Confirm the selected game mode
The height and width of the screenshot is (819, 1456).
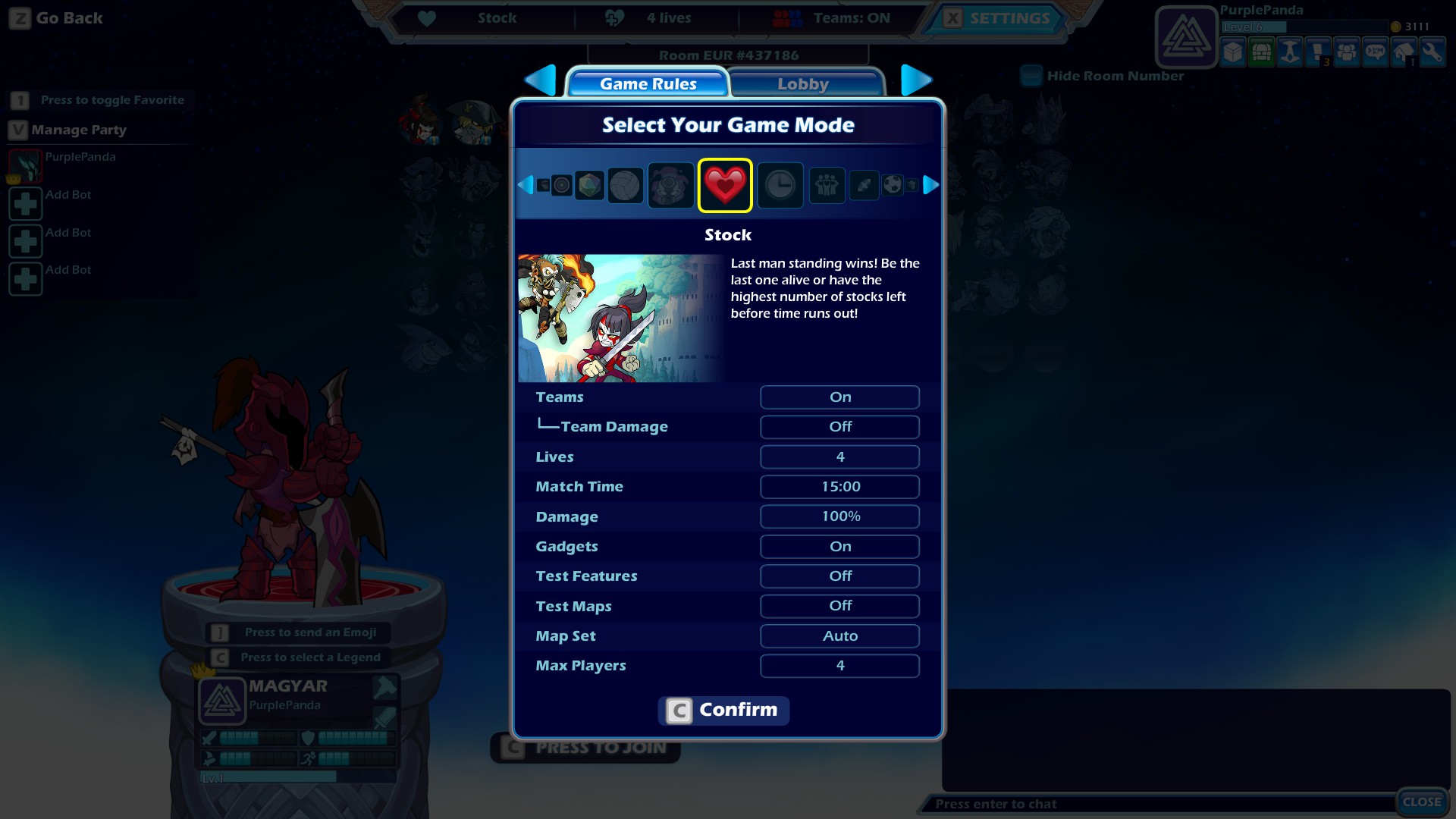coord(723,711)
